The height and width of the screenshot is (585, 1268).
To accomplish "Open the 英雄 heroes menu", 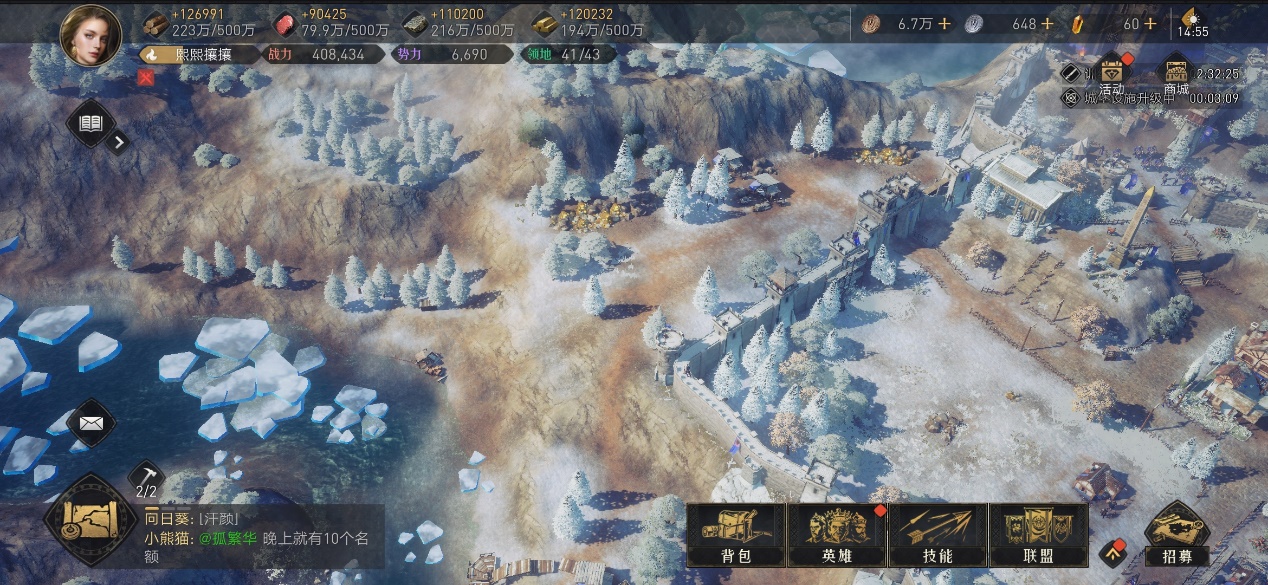I will coord(836,535).
